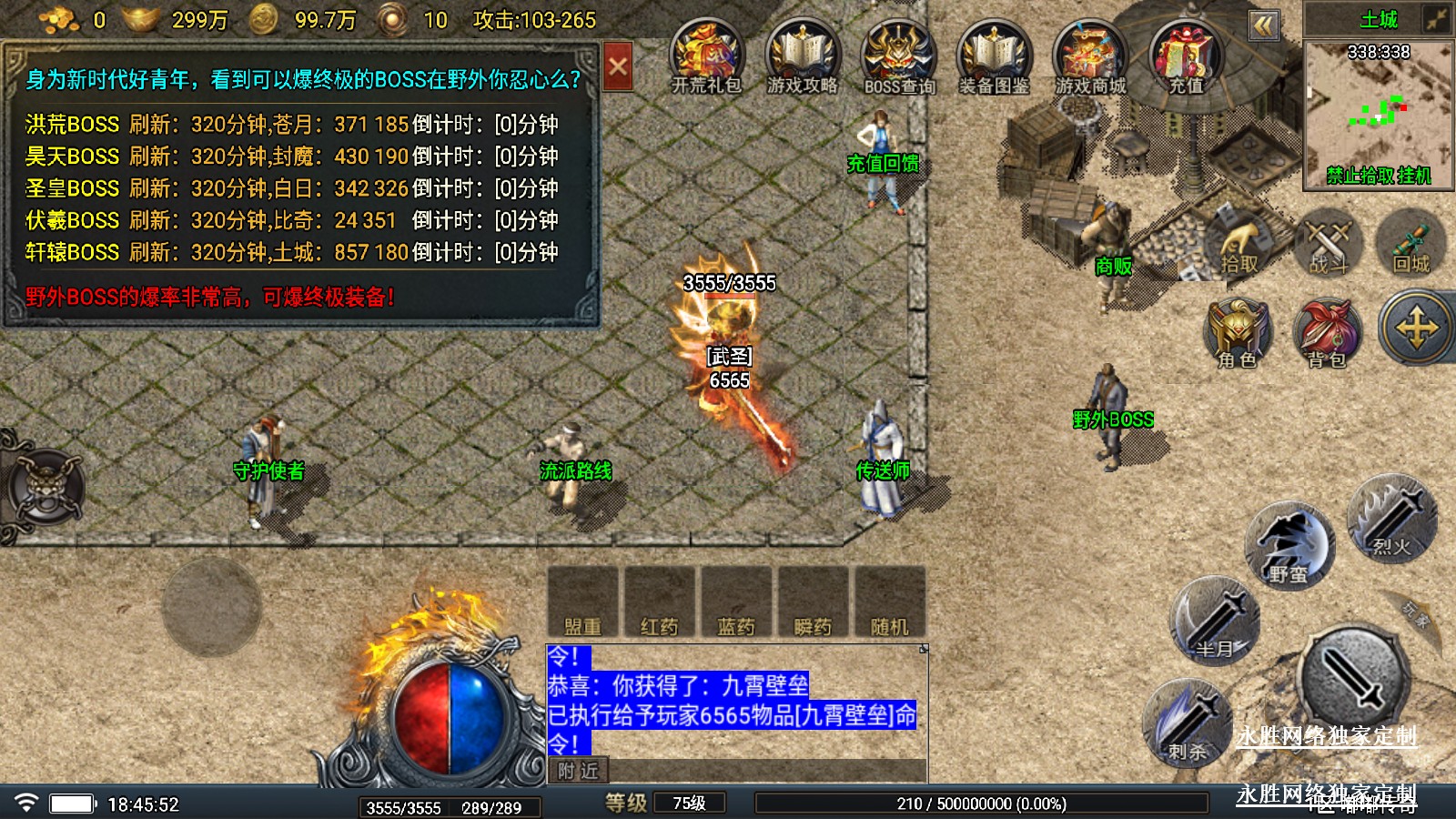Screen dimensions: 1456x819
Task: Open the 角色 character sheet
Action: coord(1238,333)
